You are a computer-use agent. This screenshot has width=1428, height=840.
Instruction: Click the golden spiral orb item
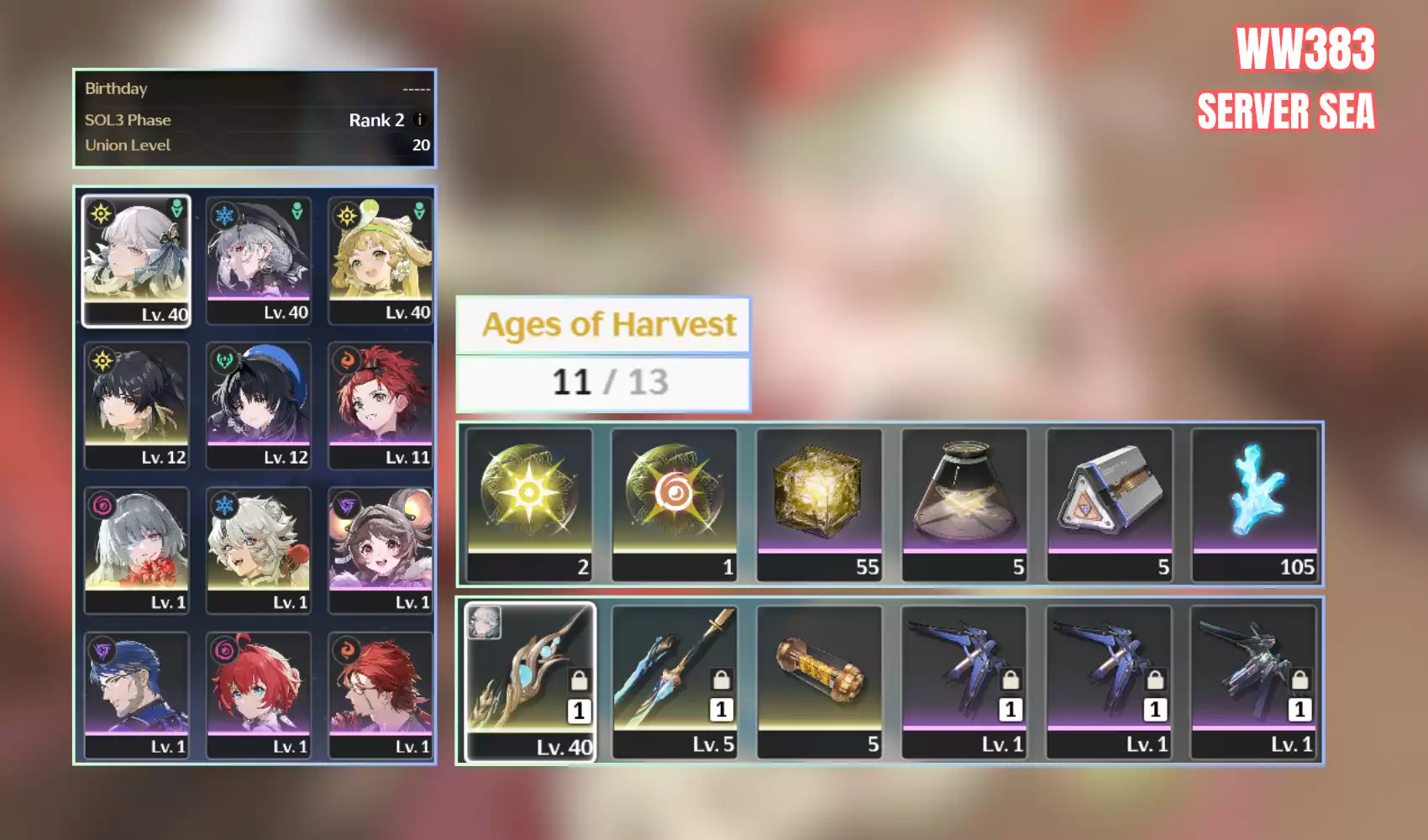tap(675, 504)
